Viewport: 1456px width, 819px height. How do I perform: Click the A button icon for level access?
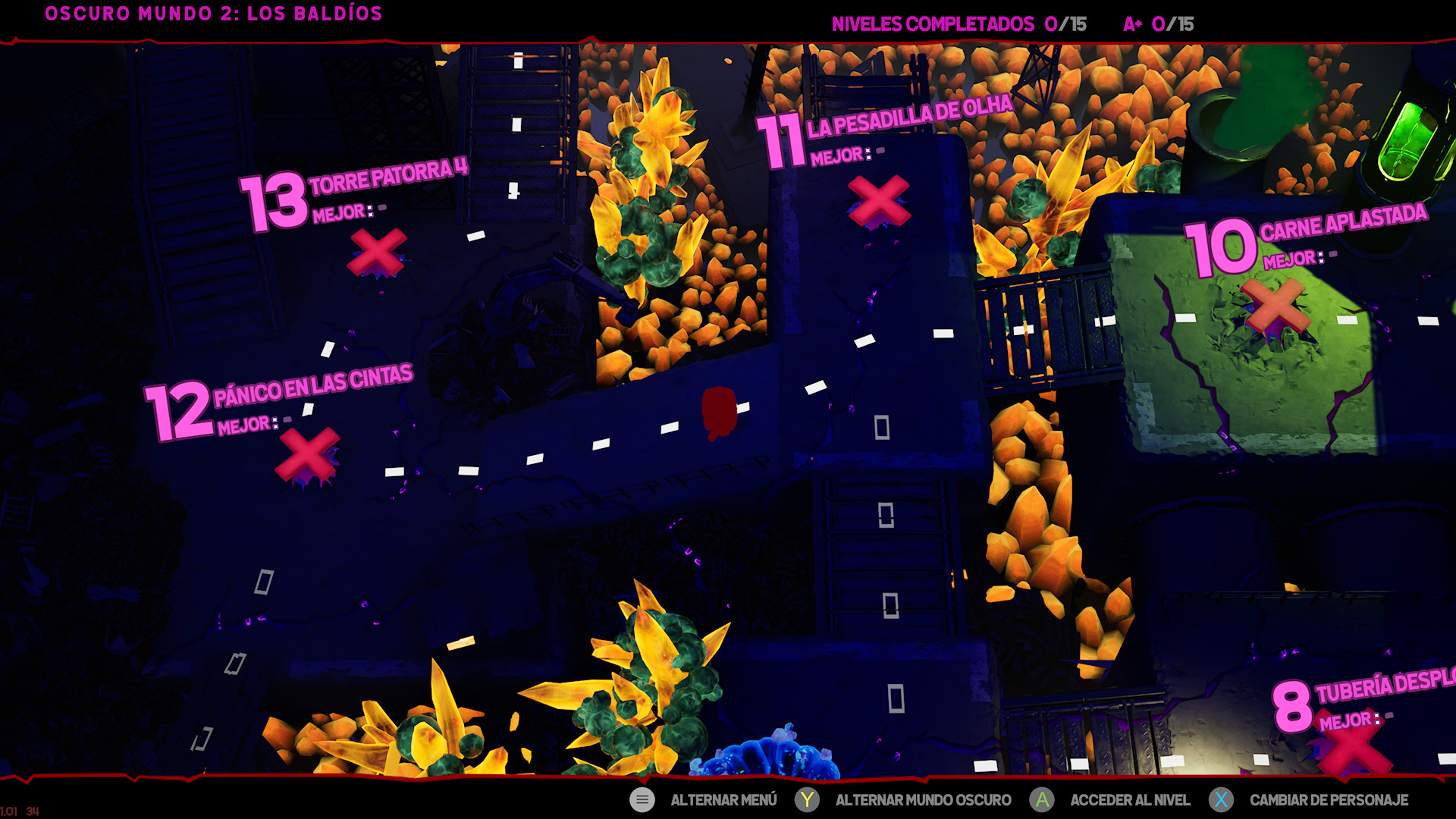1044,800
